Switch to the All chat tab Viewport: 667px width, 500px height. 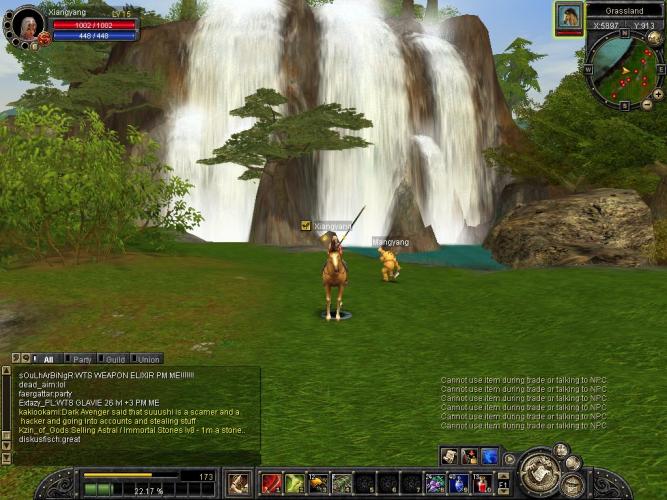coord(48,359)
